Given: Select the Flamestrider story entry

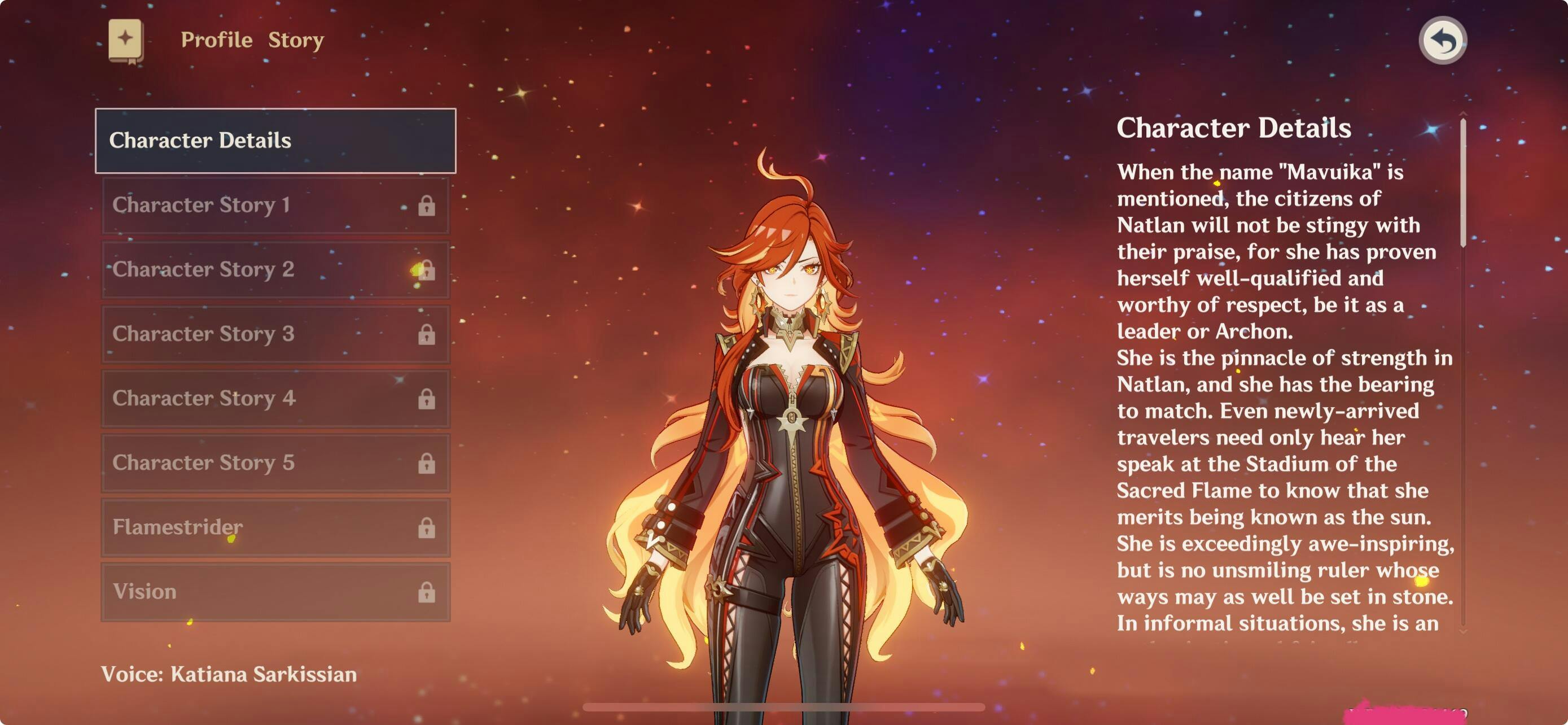Looking at the screenshot, I should [x=275, y=527].
